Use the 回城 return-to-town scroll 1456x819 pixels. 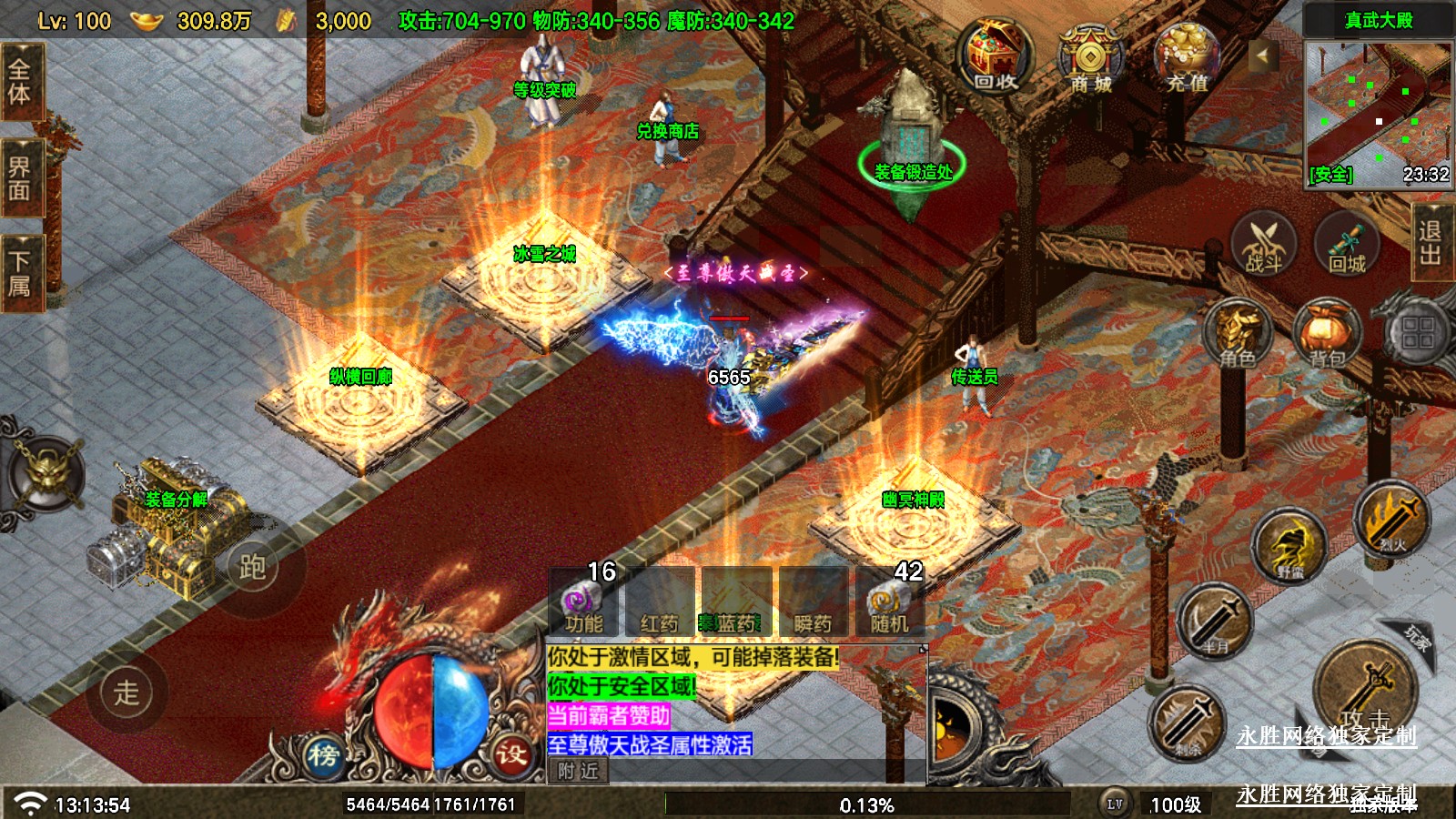(1347, 244)
